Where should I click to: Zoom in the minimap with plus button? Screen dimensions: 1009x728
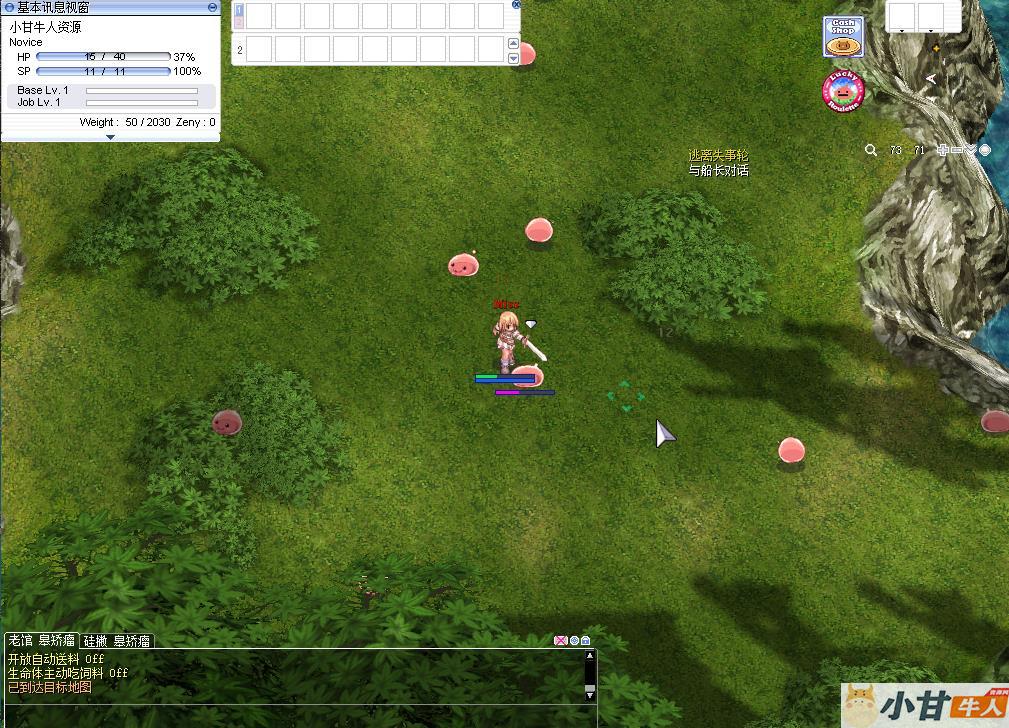coord(942,150)
